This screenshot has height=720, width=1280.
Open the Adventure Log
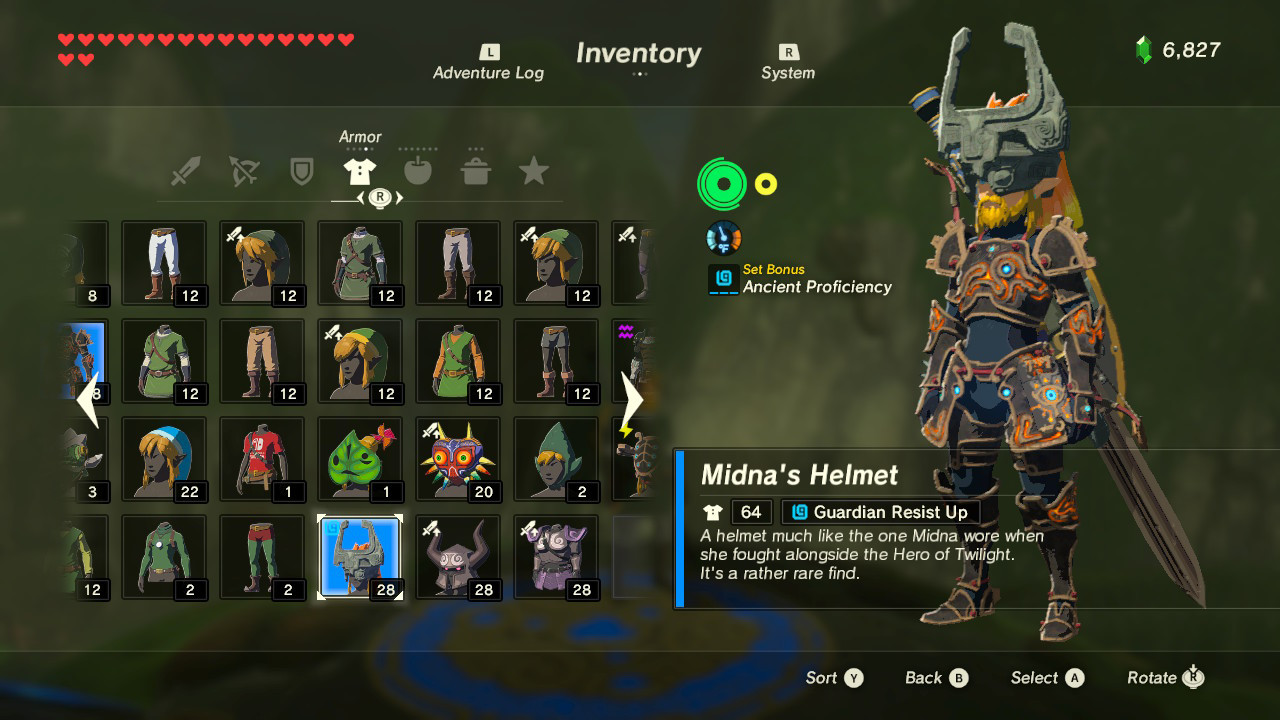pyautogui.click(x=488, y=62)
